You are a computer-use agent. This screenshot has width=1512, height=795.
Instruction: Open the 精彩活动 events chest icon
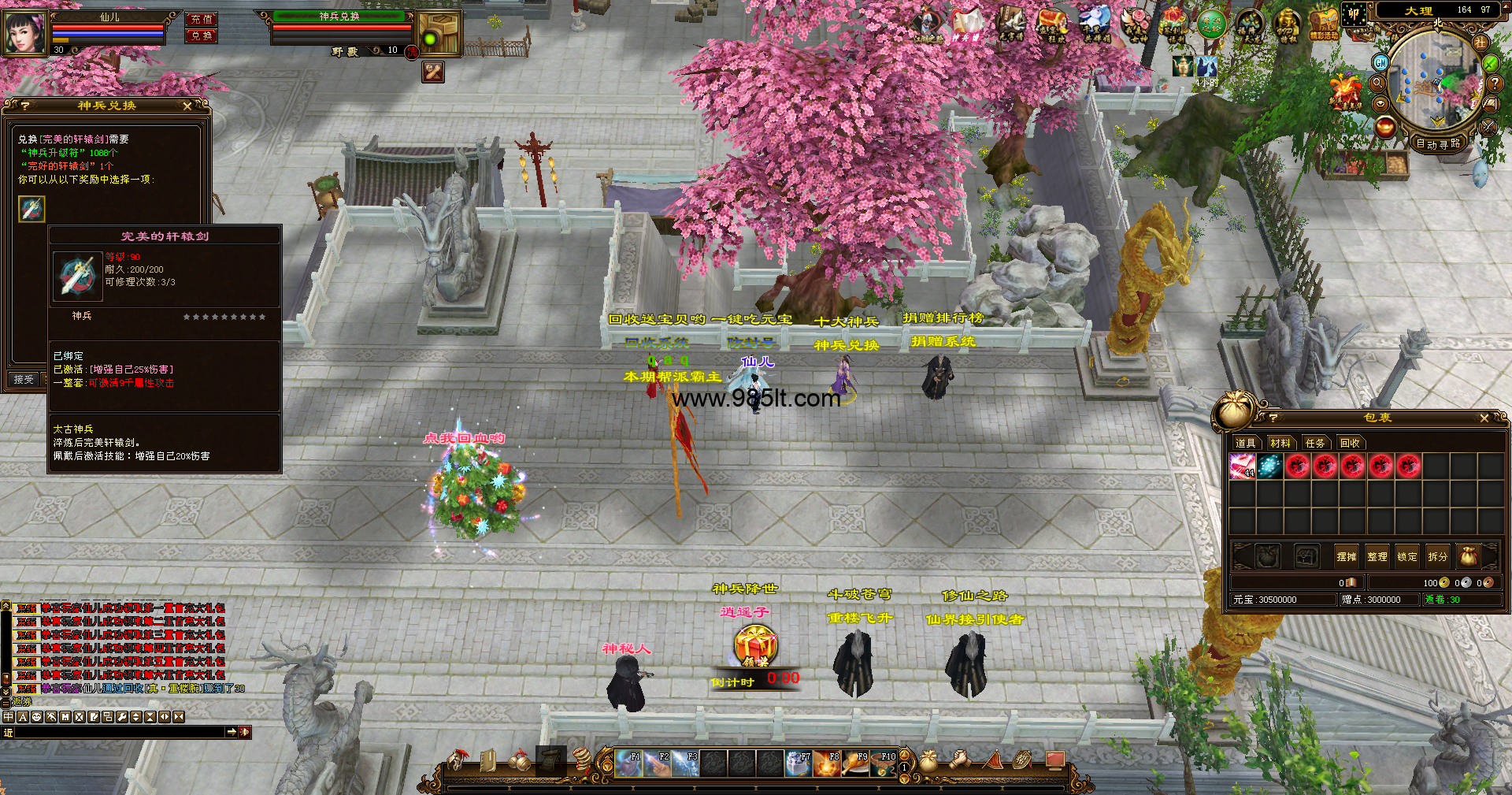[x=1324, y=25]
